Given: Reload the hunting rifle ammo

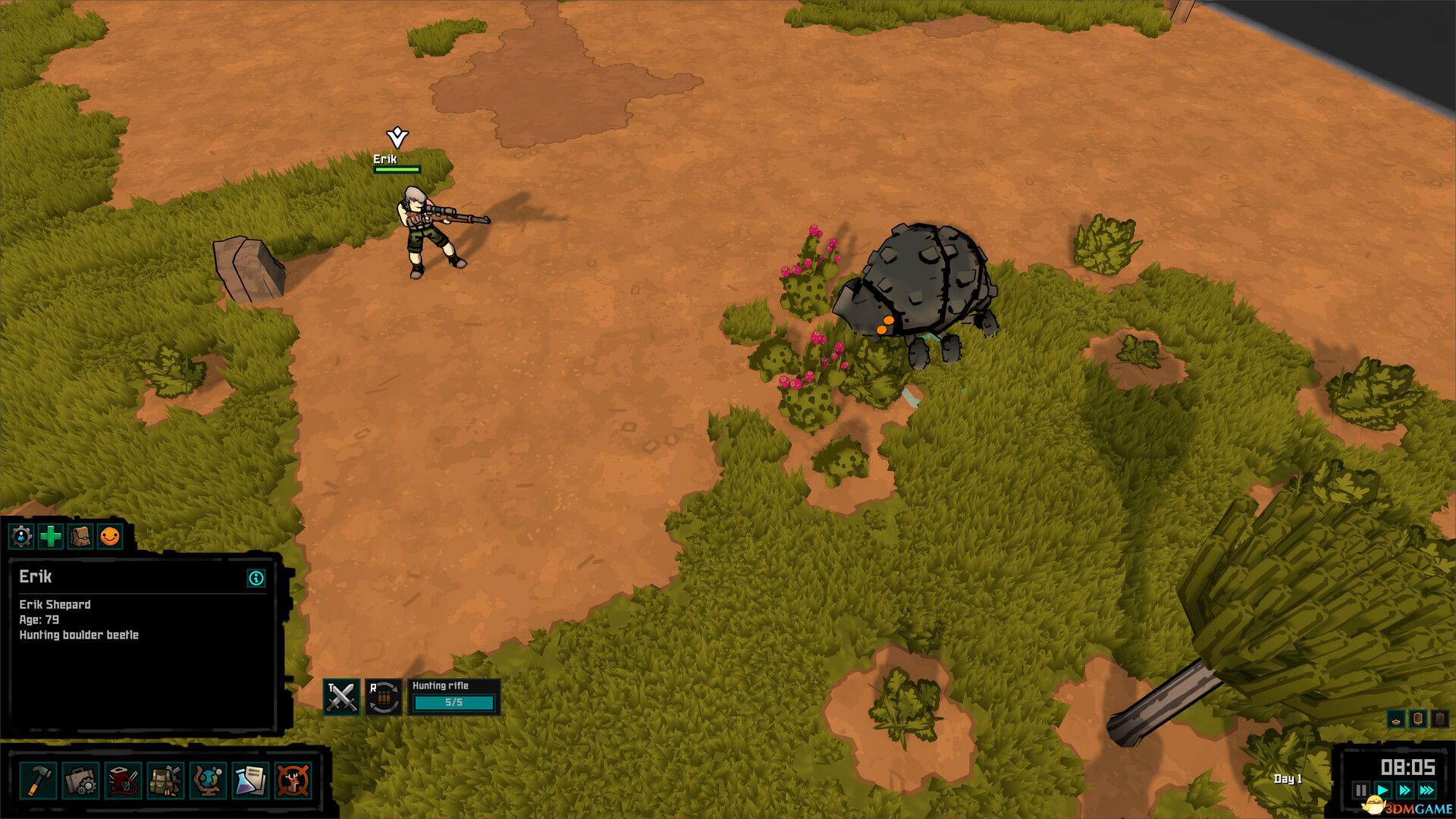Looking at the screenshot, I should tap(384, 697).
